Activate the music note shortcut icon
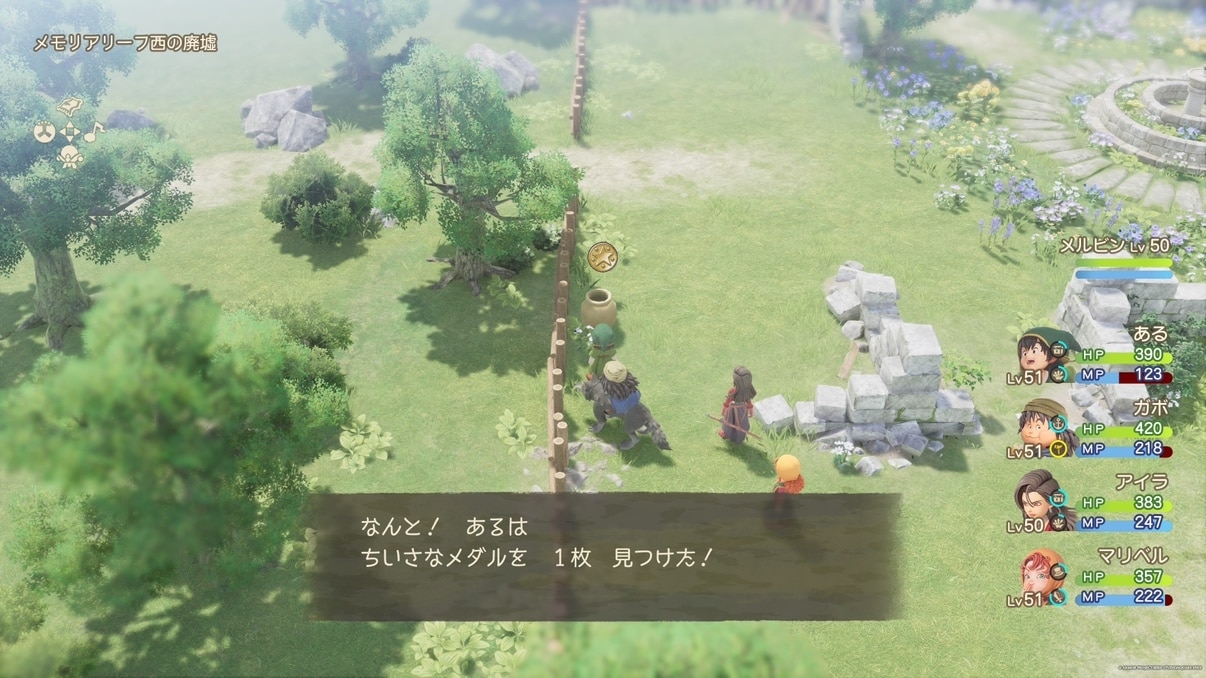Image resolution: width=1206 pixels, height=678 pixels. (93, 131)
